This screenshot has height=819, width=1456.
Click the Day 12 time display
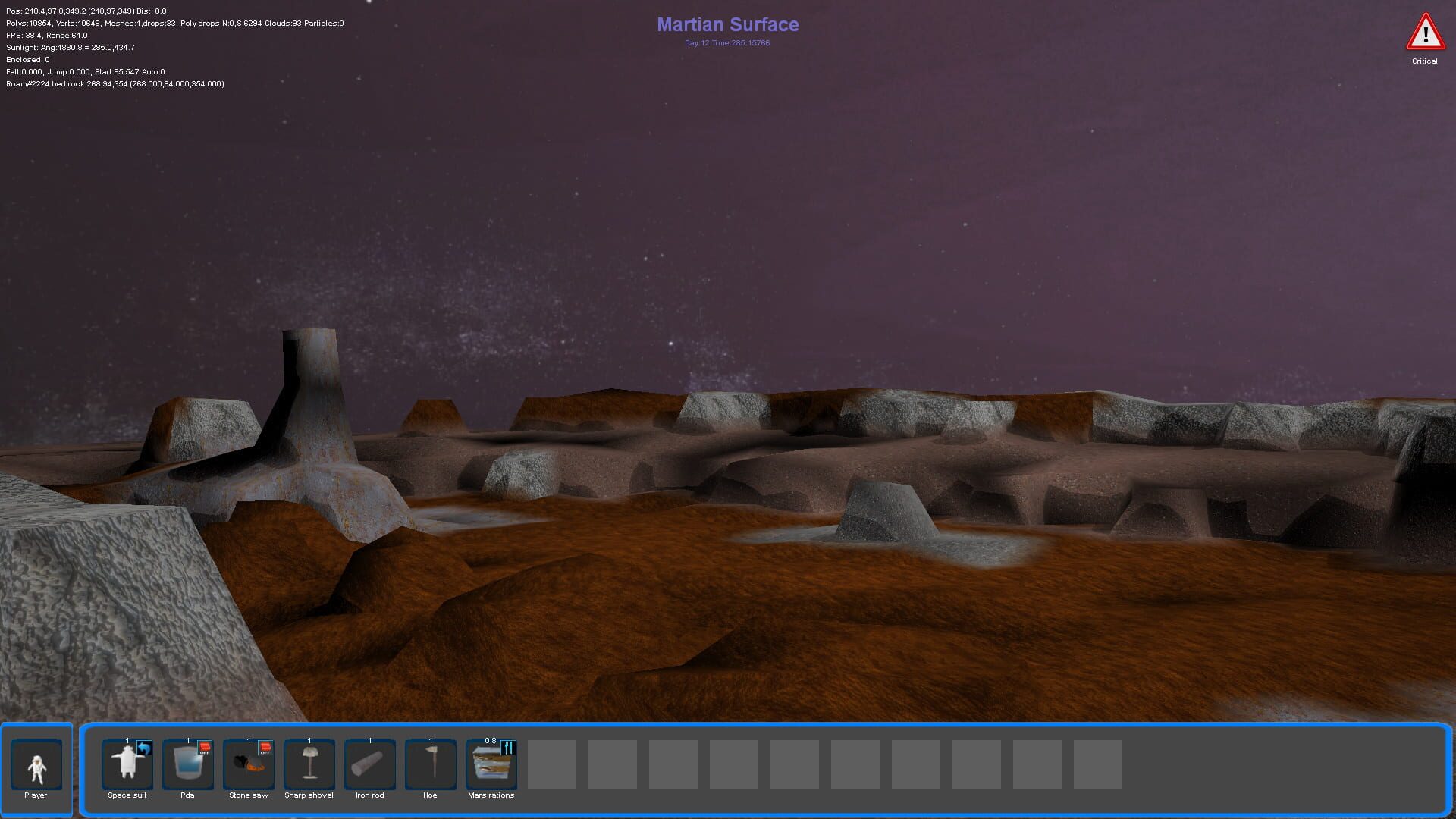point(726,43)
